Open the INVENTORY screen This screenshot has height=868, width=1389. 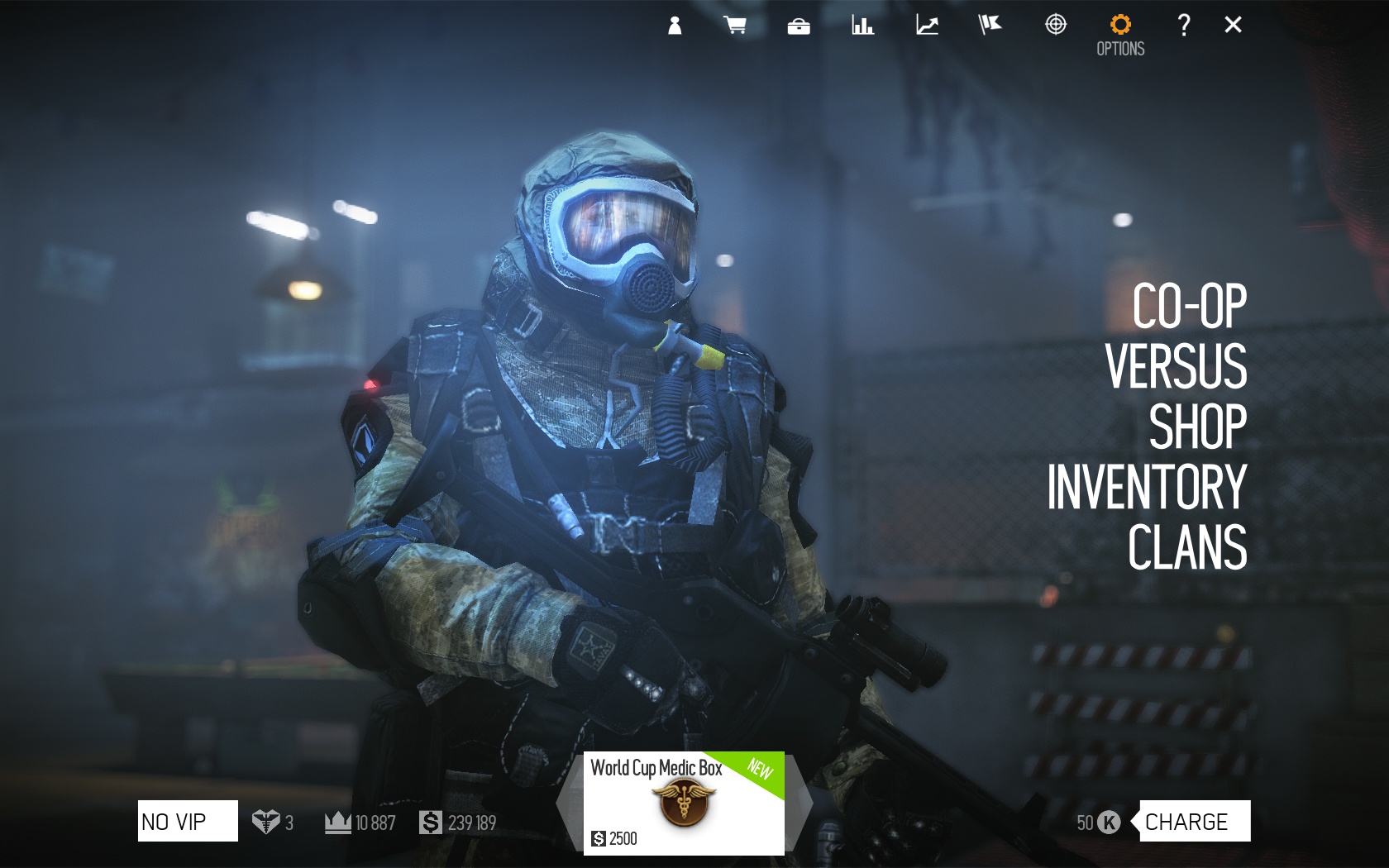[1147, 487]
